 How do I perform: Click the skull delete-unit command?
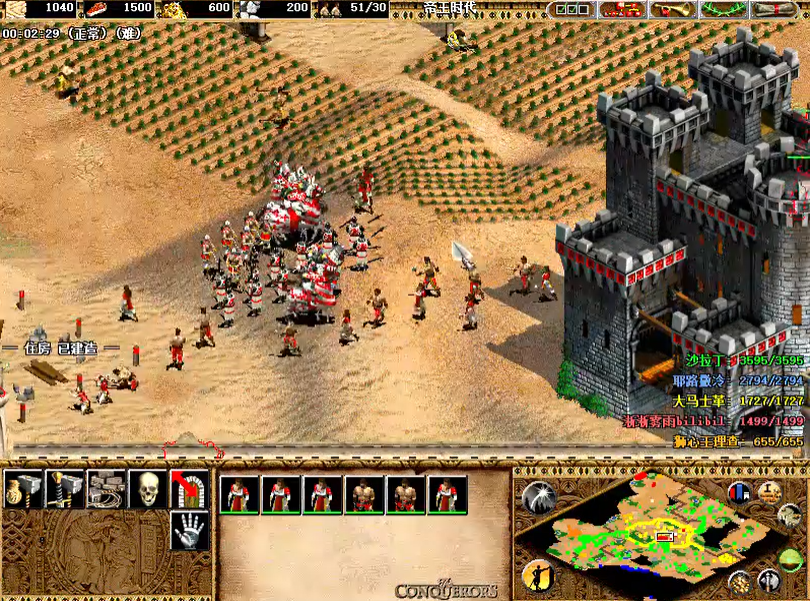click(x=147, y=489)
